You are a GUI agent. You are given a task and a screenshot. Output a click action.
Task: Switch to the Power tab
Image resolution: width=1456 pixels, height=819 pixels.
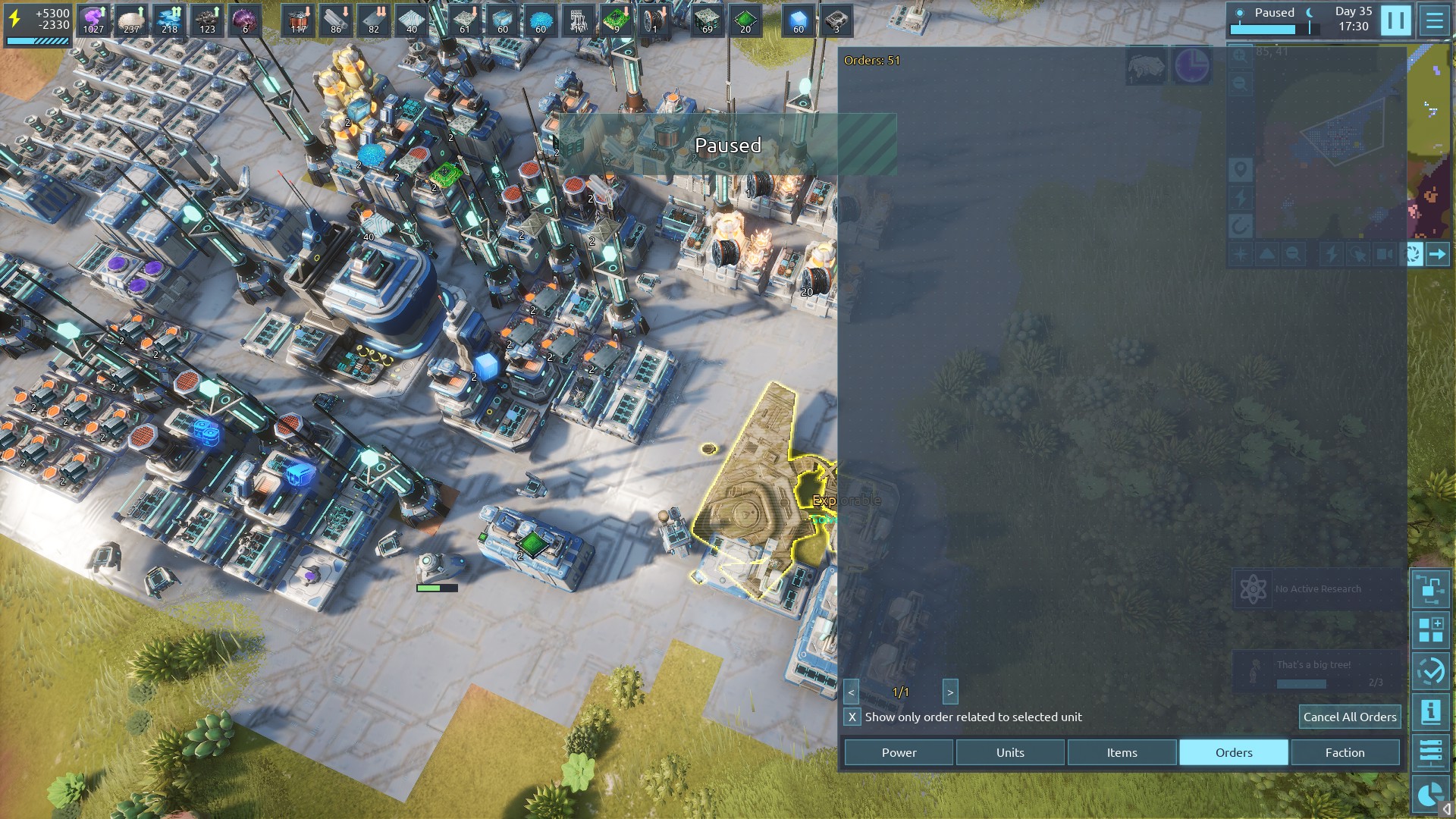tap(899, 752)
